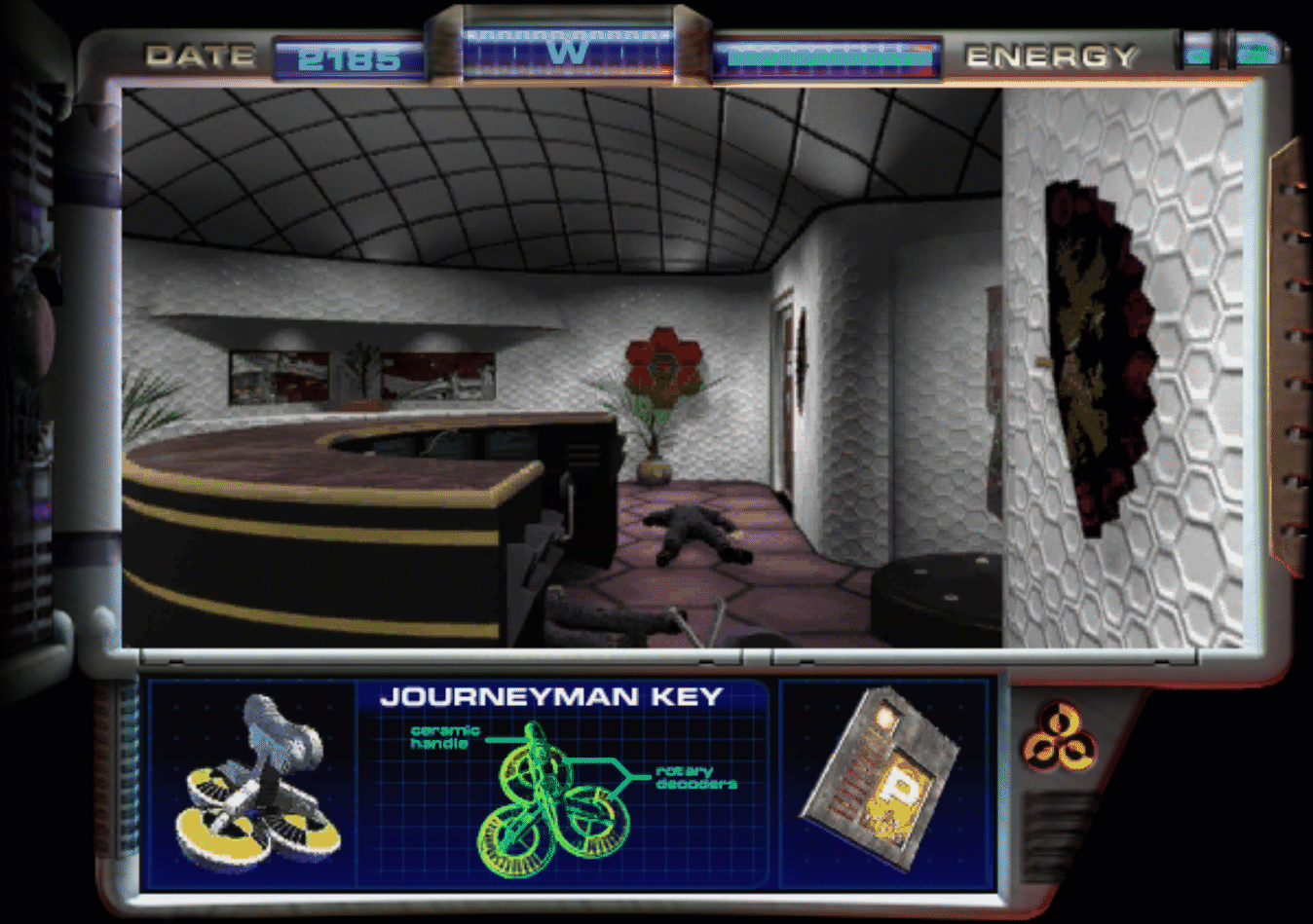
Task: Click the ENERGY label plate
Action: [x=1052, y=55]
